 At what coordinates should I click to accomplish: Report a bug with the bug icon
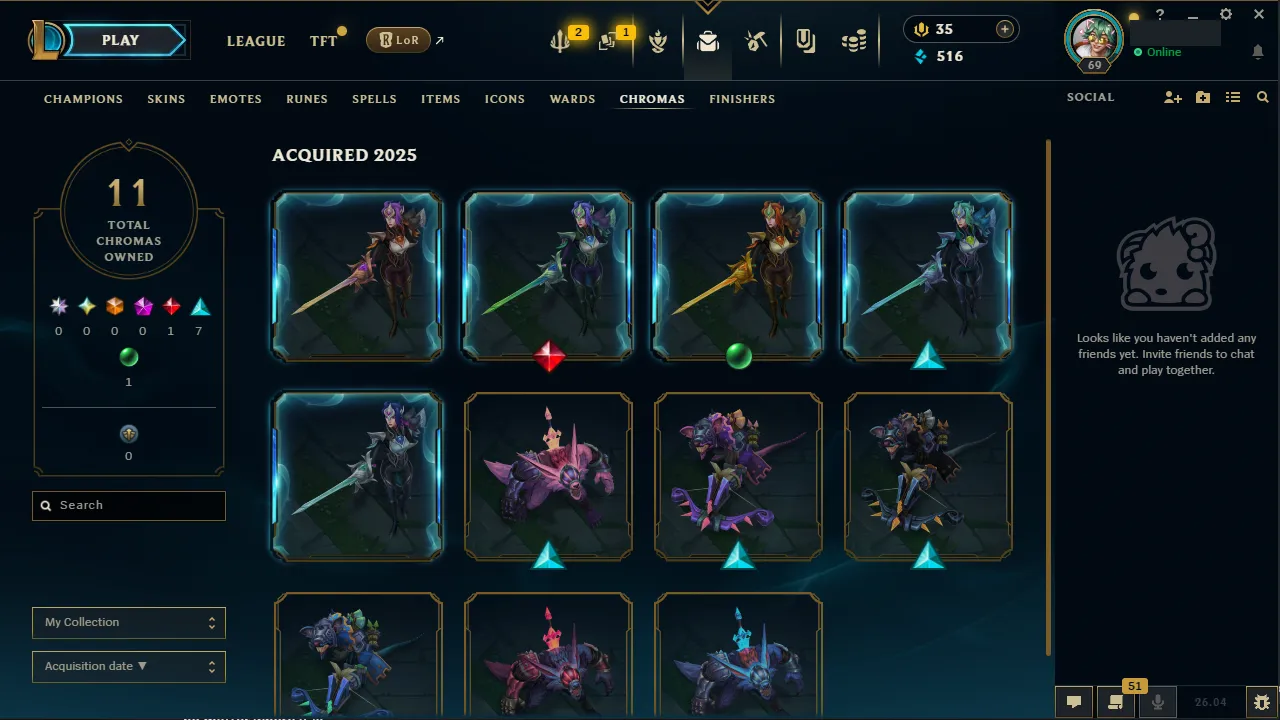click(1262, 701)
